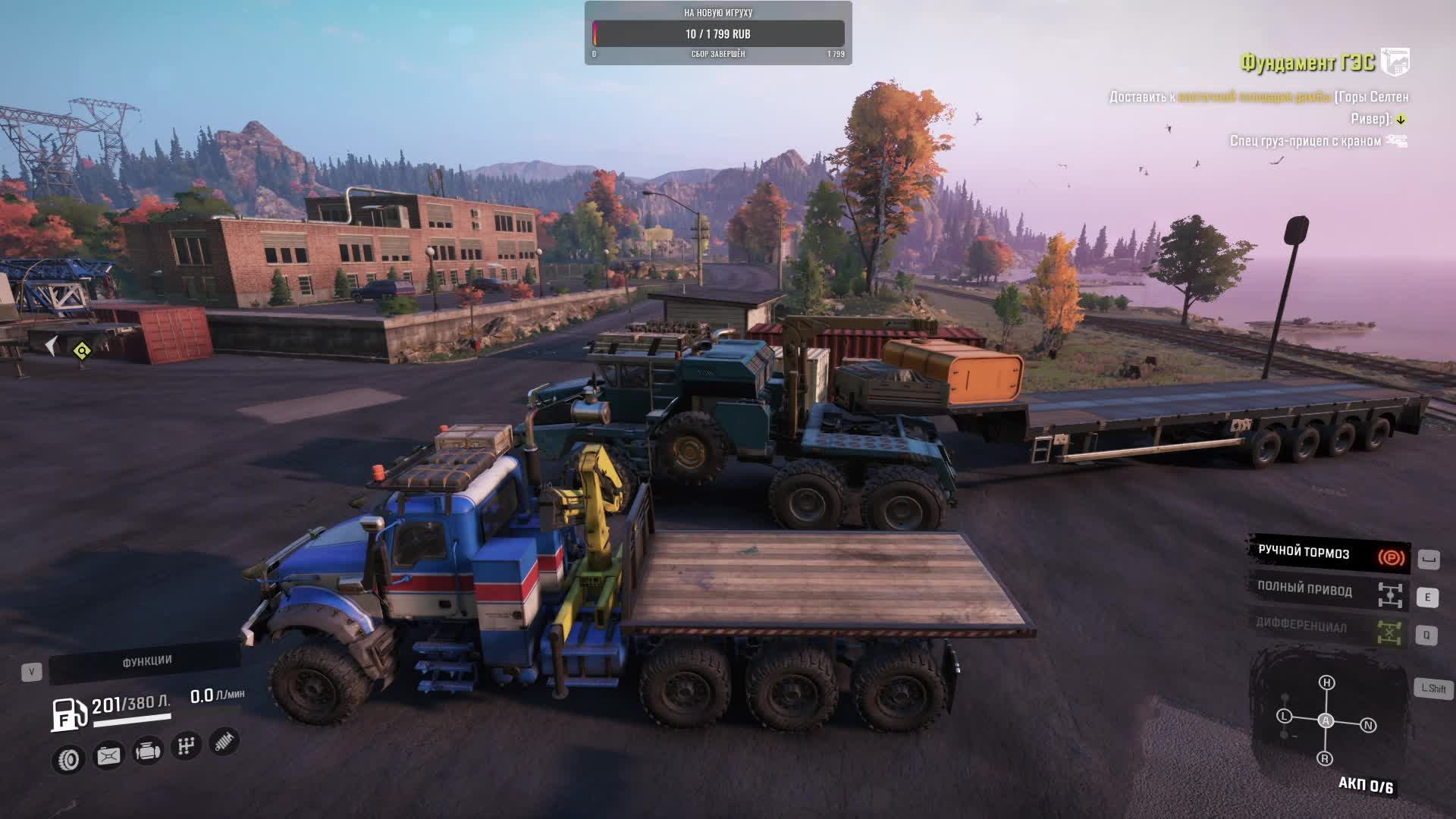Click the fuel tank damage icon
Image resolution: width=1456 pixels, height=819 pixels.
(x=108, y=755)
